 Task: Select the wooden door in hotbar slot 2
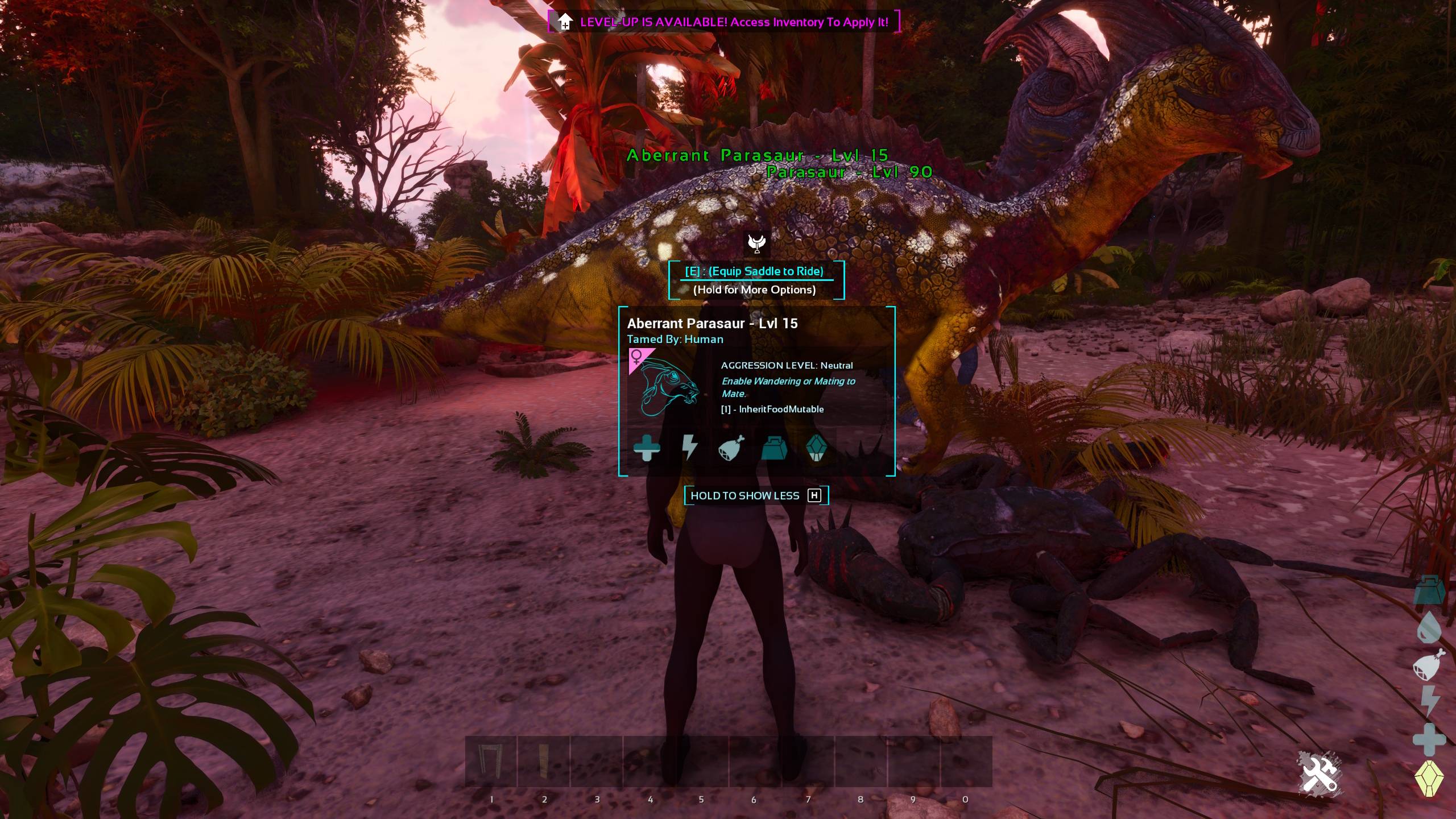point(544,761)
